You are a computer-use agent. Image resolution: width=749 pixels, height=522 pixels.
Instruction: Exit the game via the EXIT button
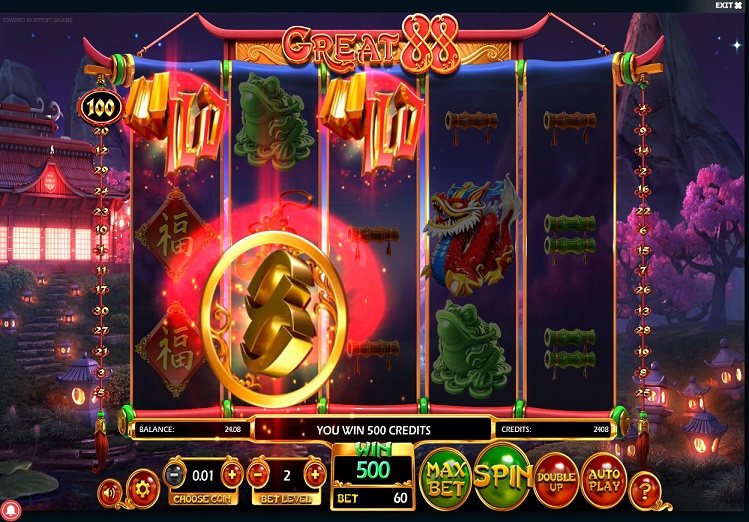tap(729, 6)
